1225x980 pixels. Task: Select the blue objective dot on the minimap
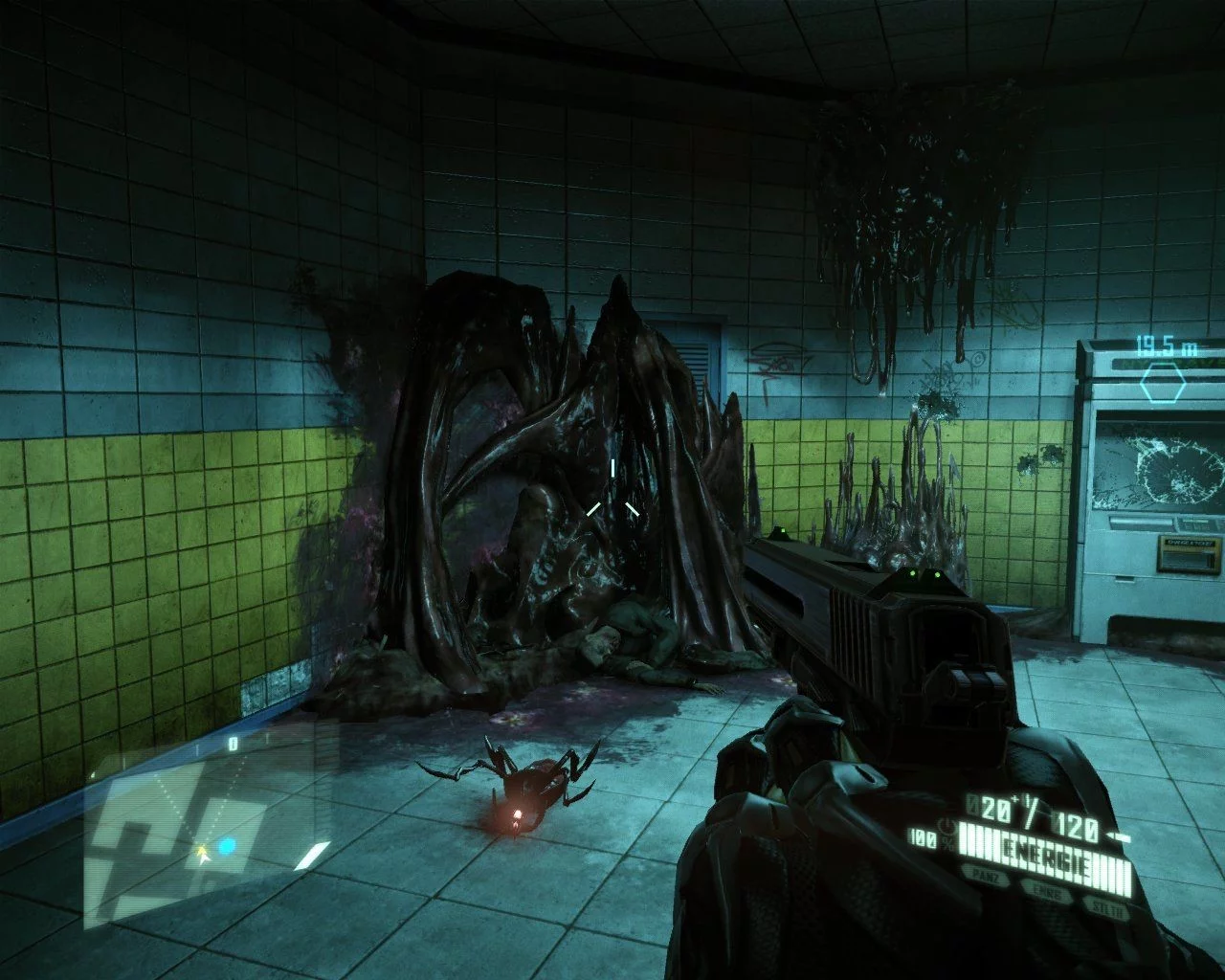(x=227, y=847)
